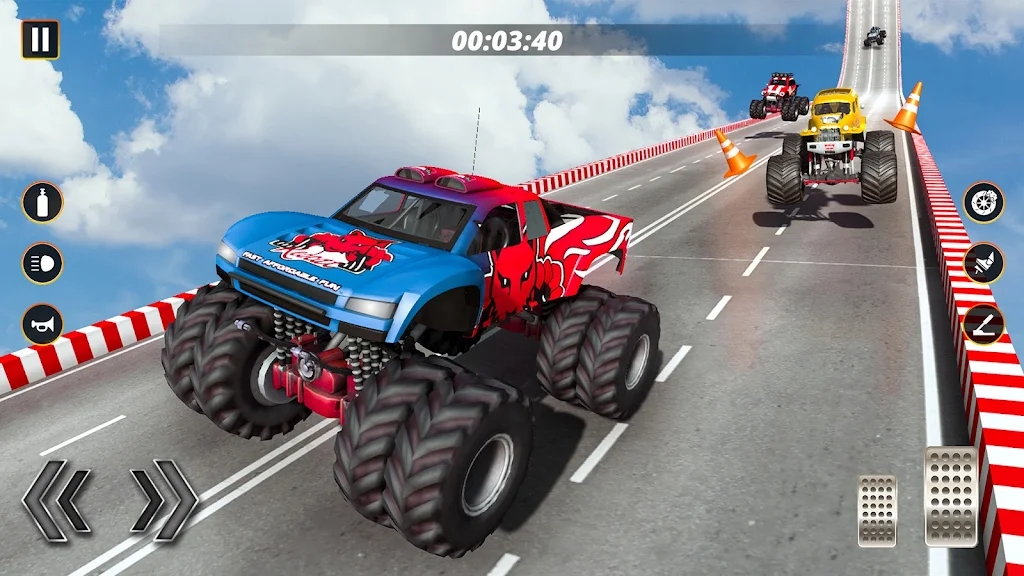Engage the handbrake lever icon
The width and height of the screenshot is (1024, 576).
click(984, 325)
